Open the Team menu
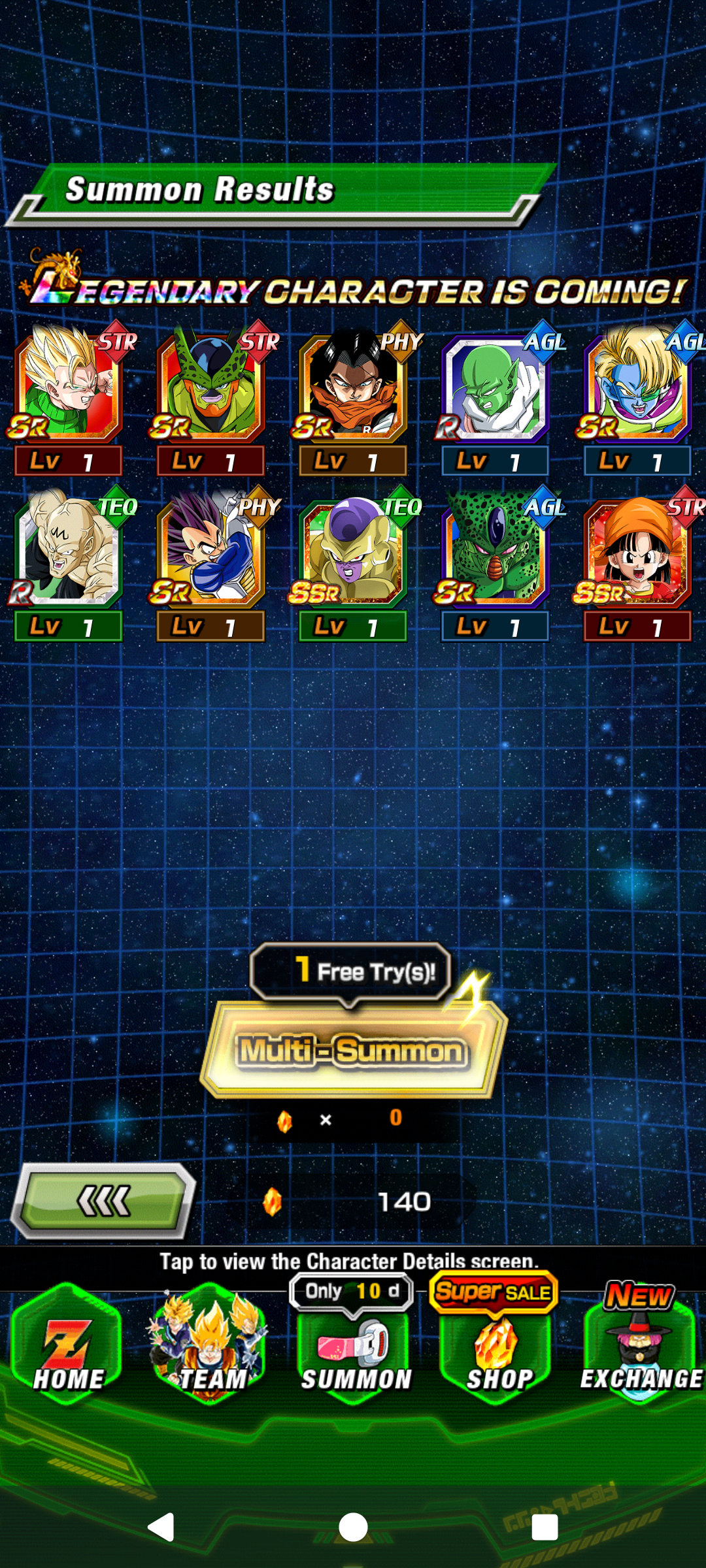 point(210,1347)
